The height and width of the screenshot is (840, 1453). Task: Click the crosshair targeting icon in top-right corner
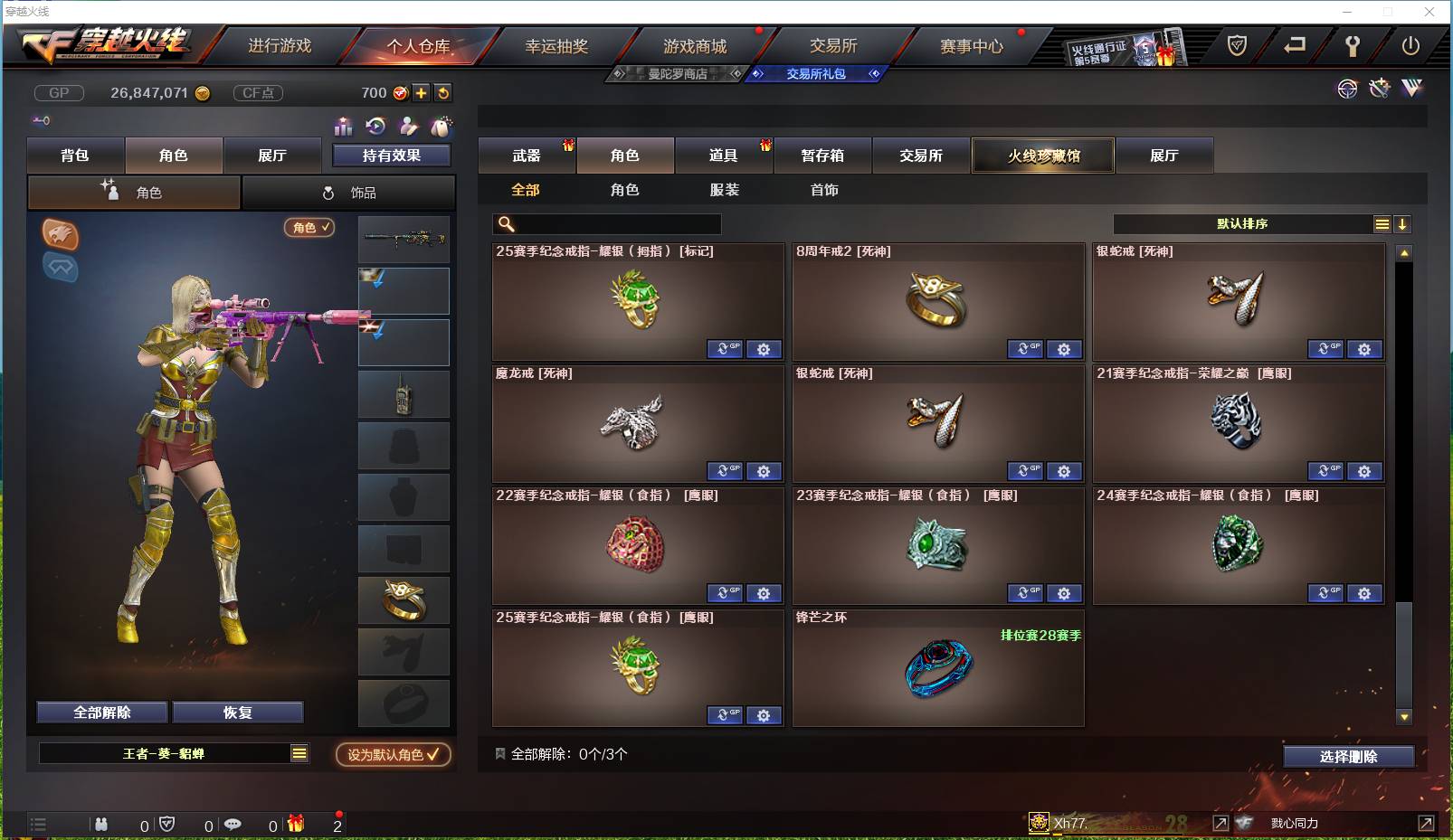click(1347, 89)
